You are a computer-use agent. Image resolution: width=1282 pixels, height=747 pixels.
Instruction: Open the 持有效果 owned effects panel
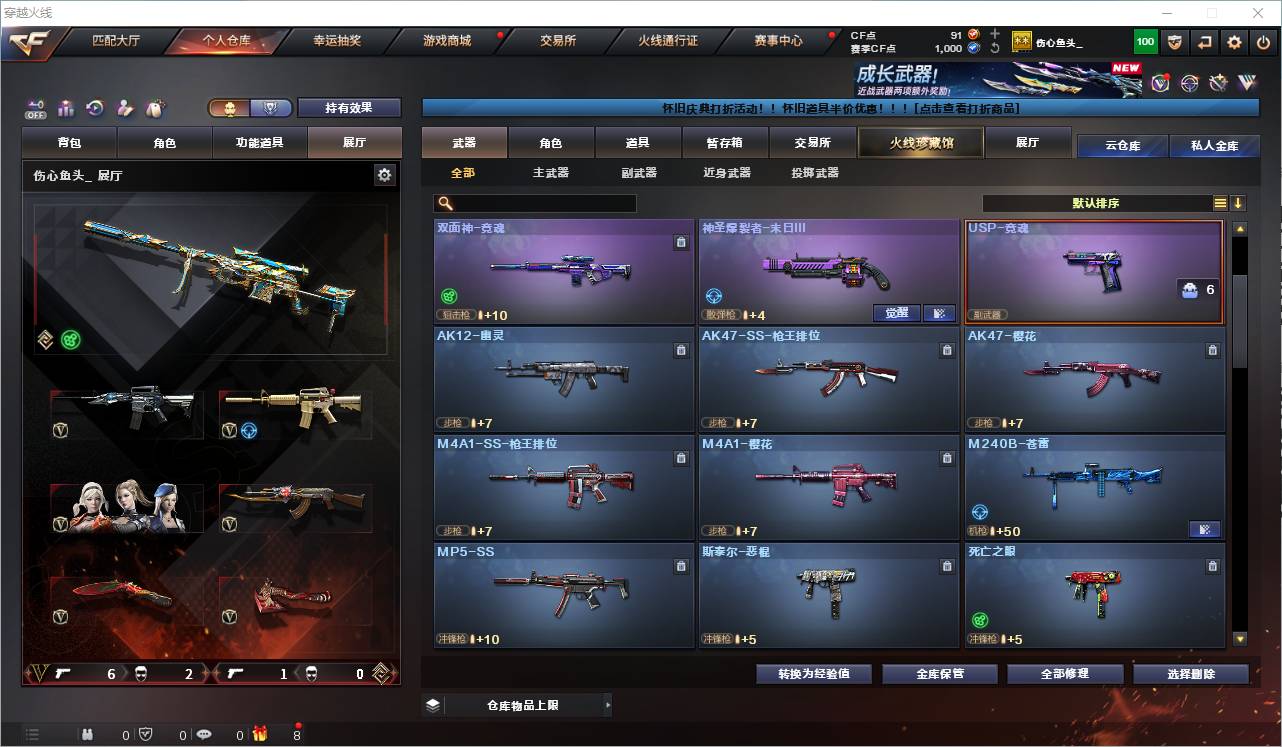[x=348, y=108]
